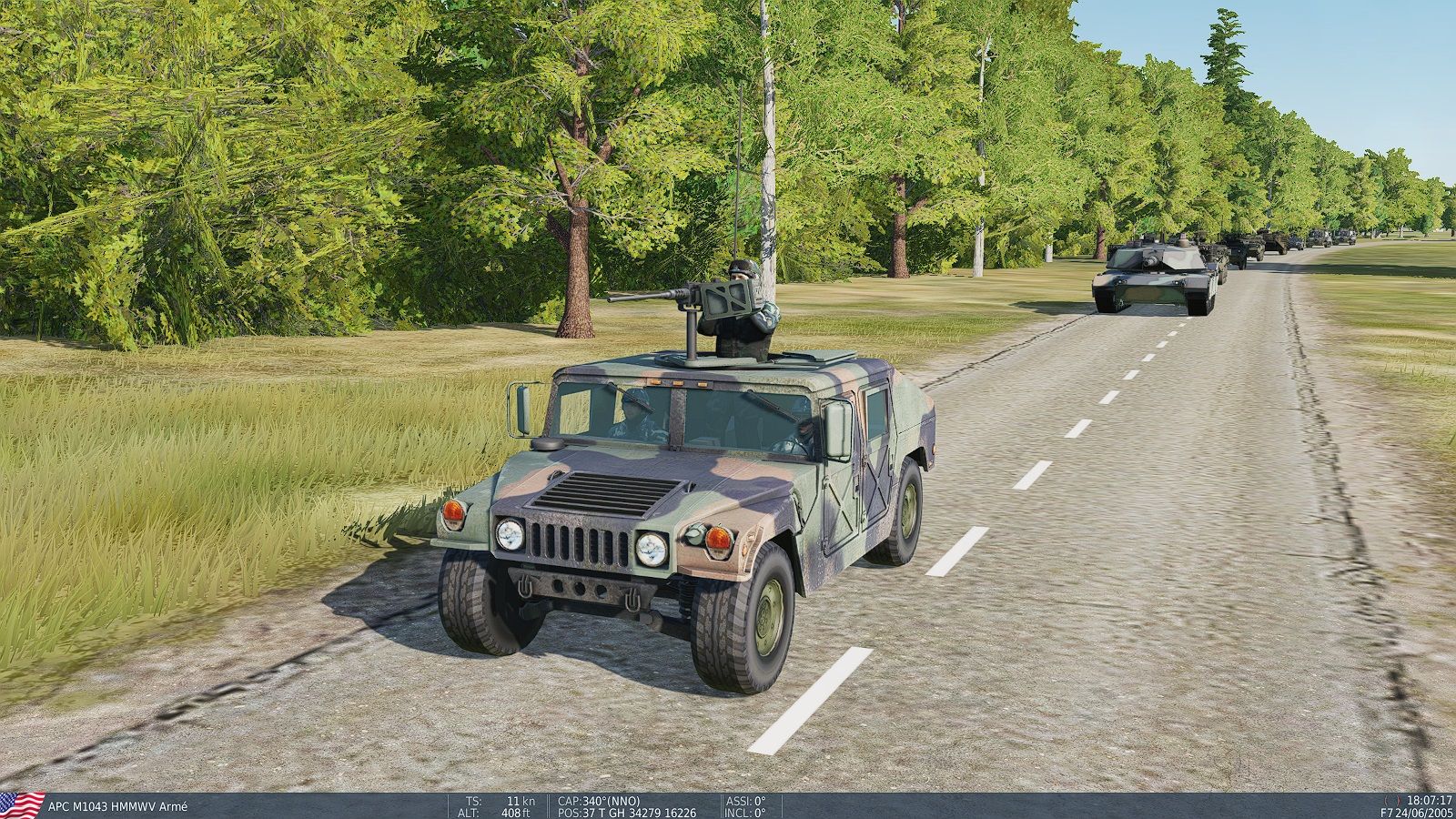
Task: Click the ALT altitude readout
Action: 470,810
